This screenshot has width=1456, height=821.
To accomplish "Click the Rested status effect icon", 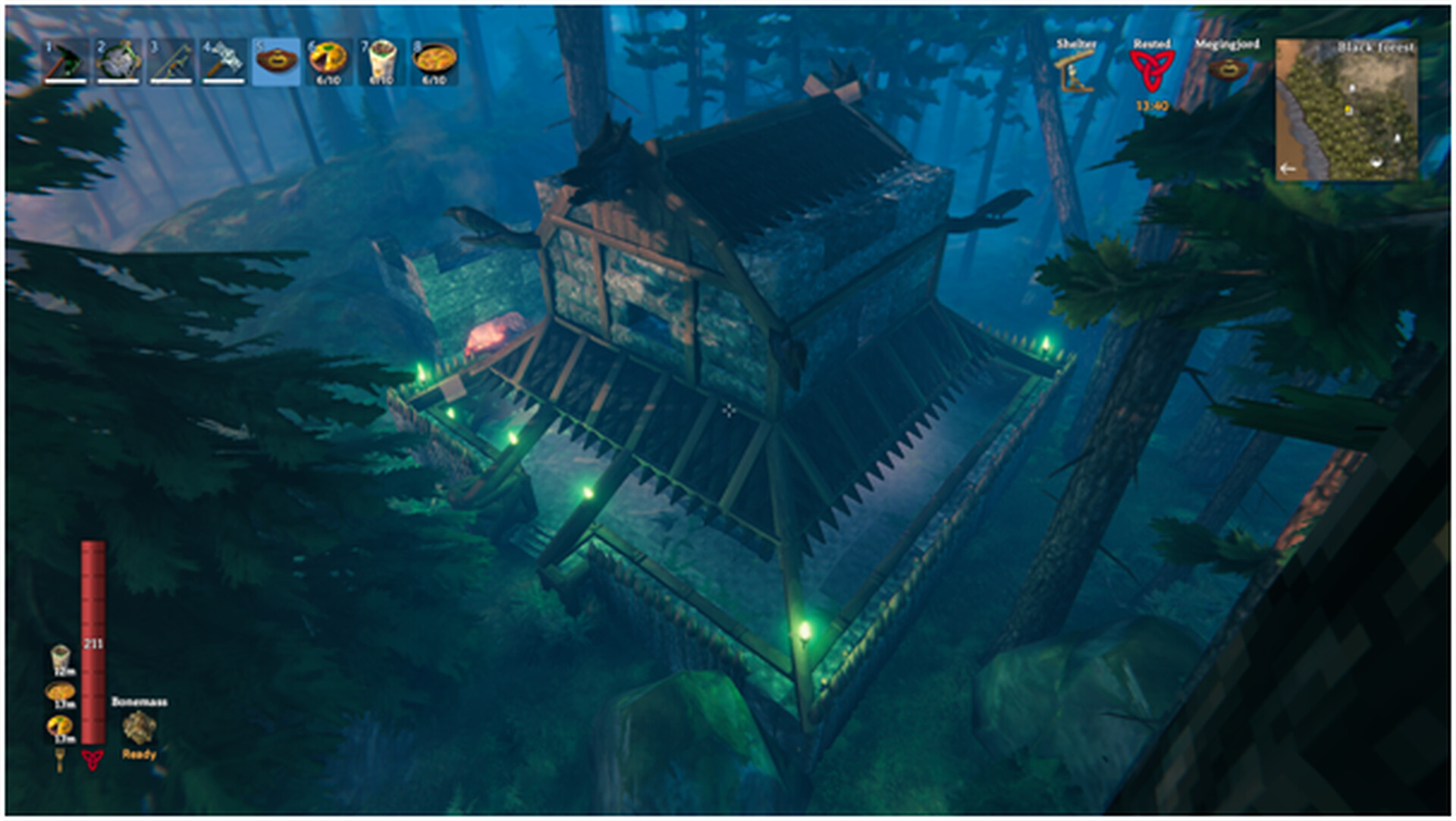I will click(x=1150, y=70).
